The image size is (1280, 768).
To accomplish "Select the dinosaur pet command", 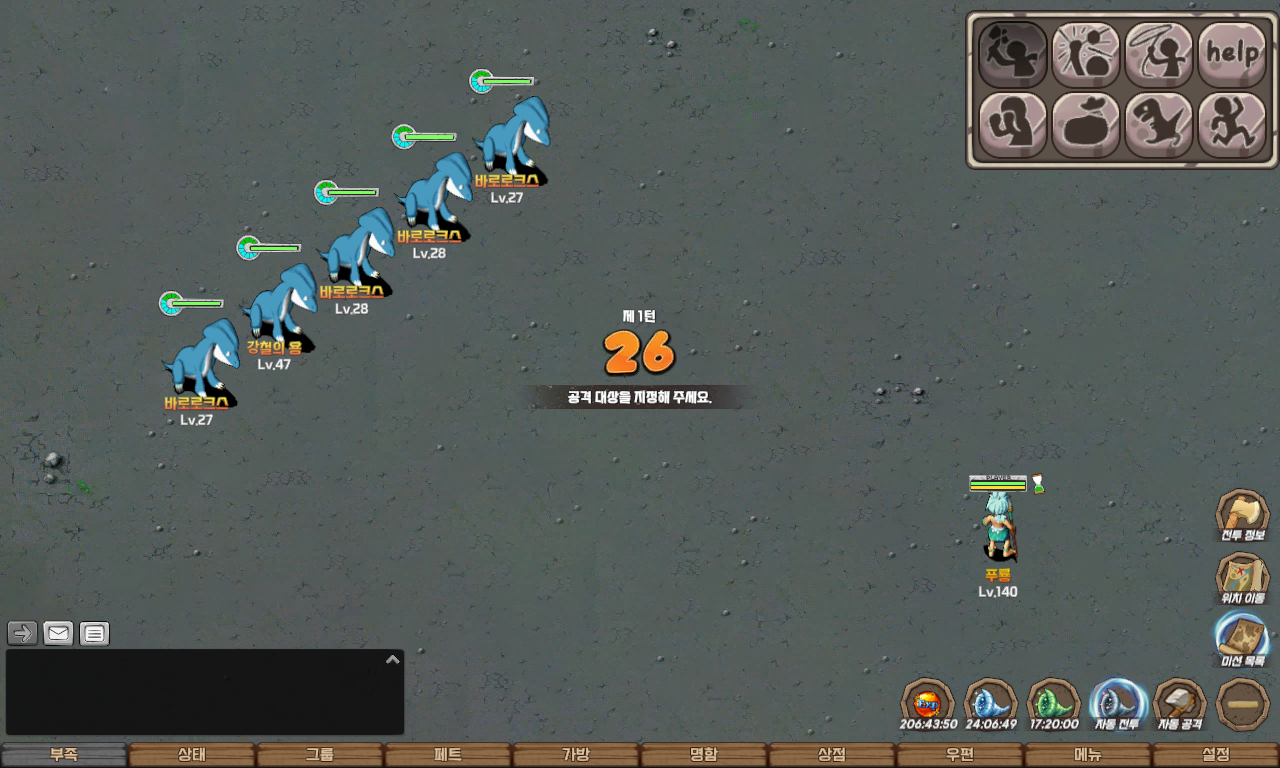I will [x=1158, y=125].
